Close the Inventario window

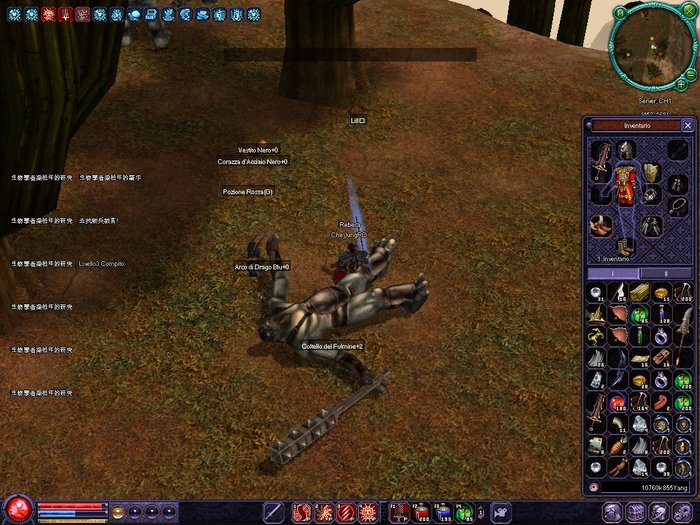[x=687, y=126]
